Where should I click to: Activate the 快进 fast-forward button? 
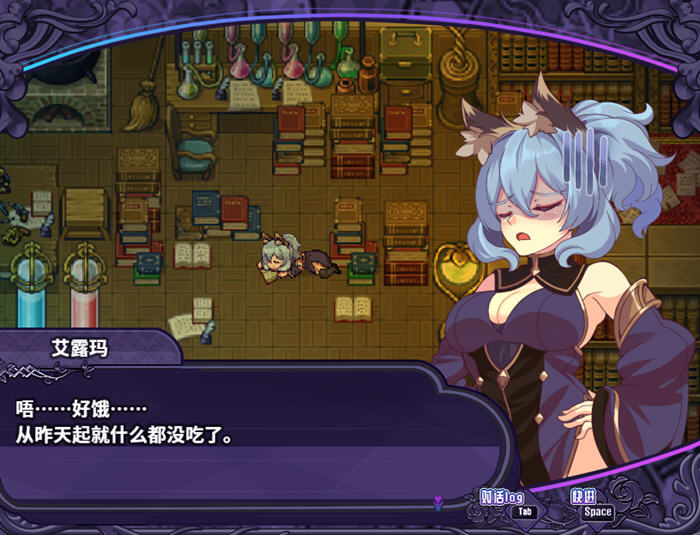click(585, 497)
